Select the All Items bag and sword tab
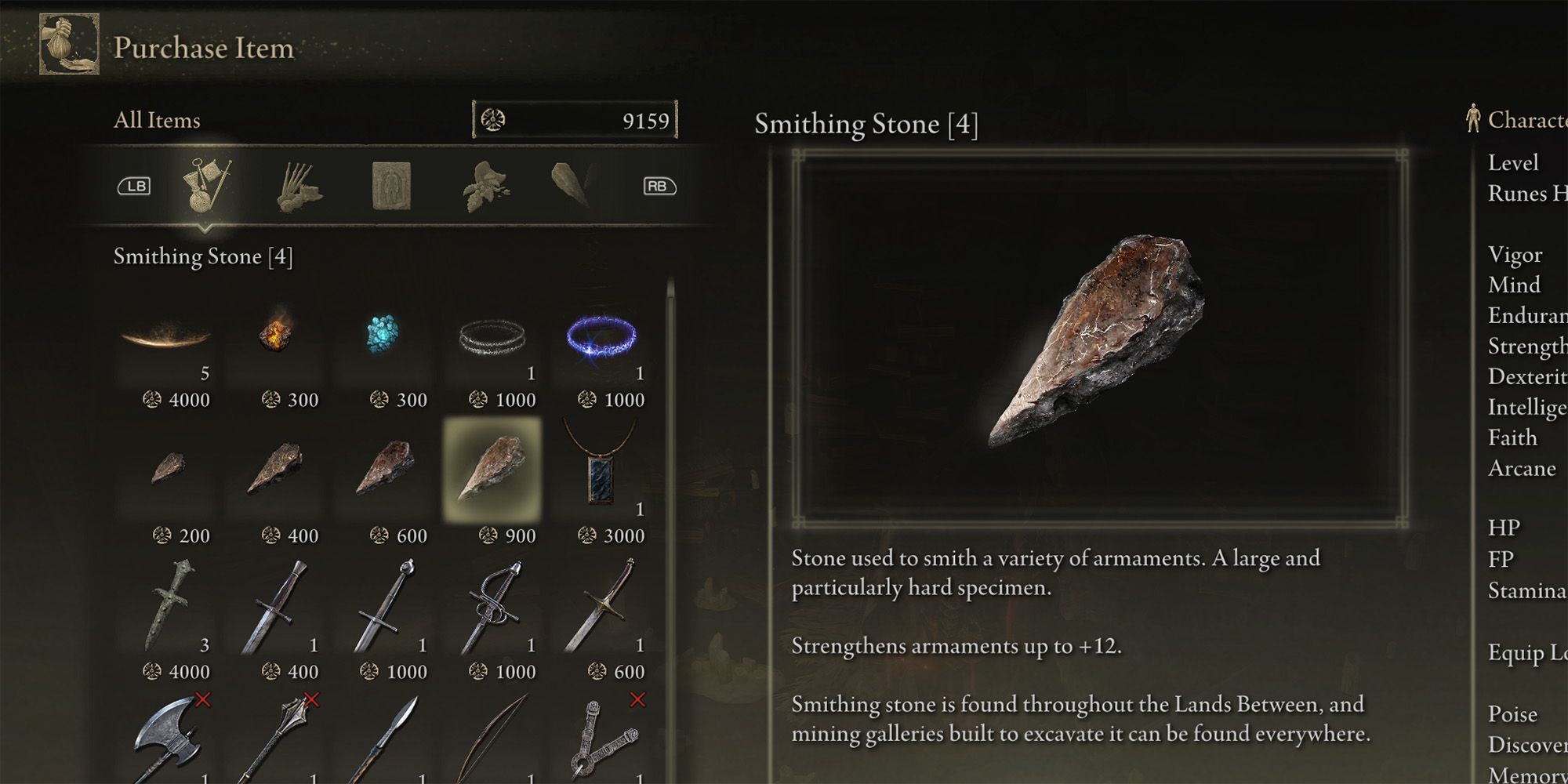The image size is (1568, 784). click(x=206, y=186)
